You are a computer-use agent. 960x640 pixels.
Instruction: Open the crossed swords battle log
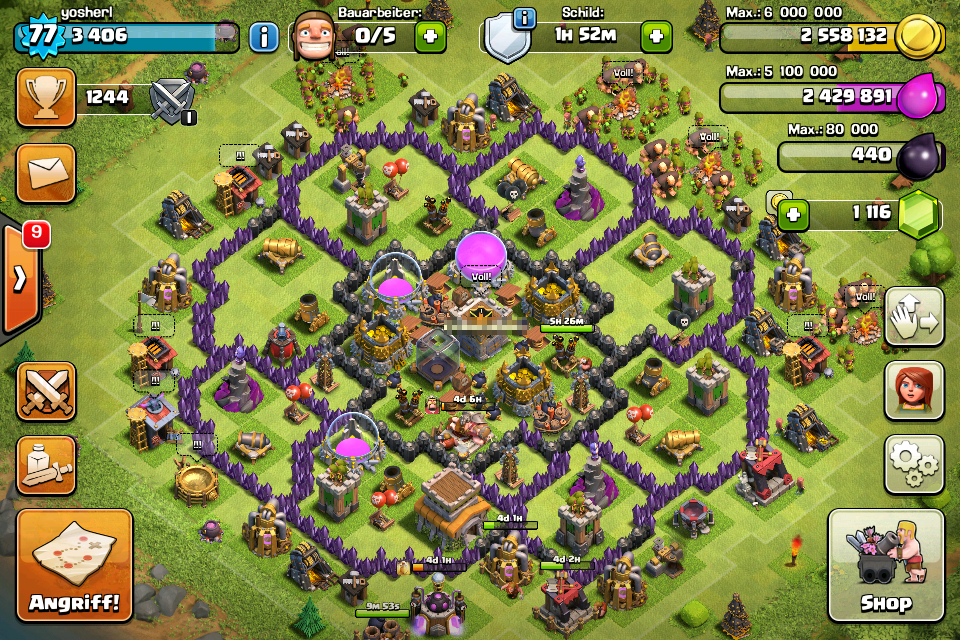click(x=46, y=391)
